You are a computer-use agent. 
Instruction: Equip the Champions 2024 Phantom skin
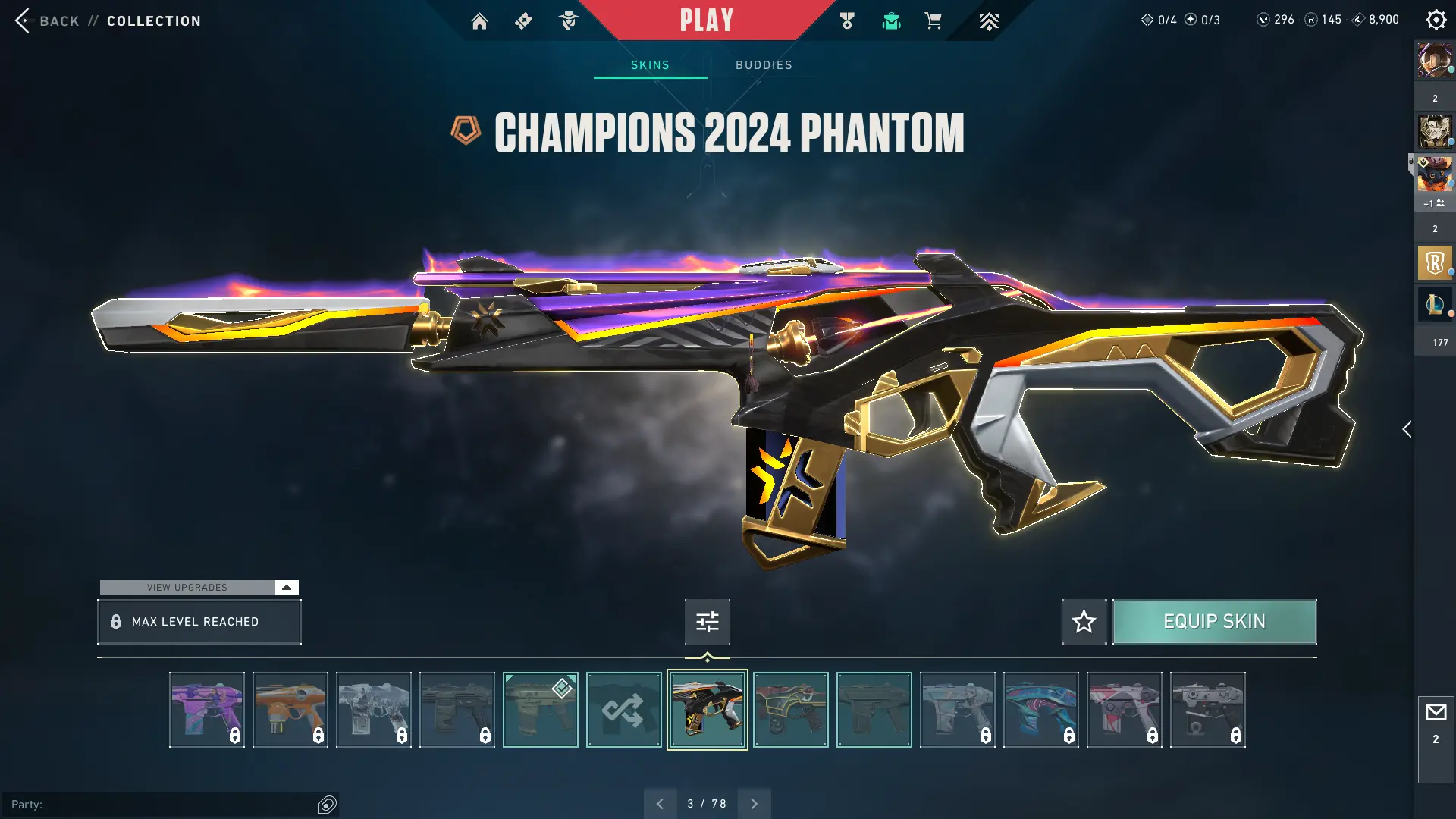click(x=1214, y=622)
